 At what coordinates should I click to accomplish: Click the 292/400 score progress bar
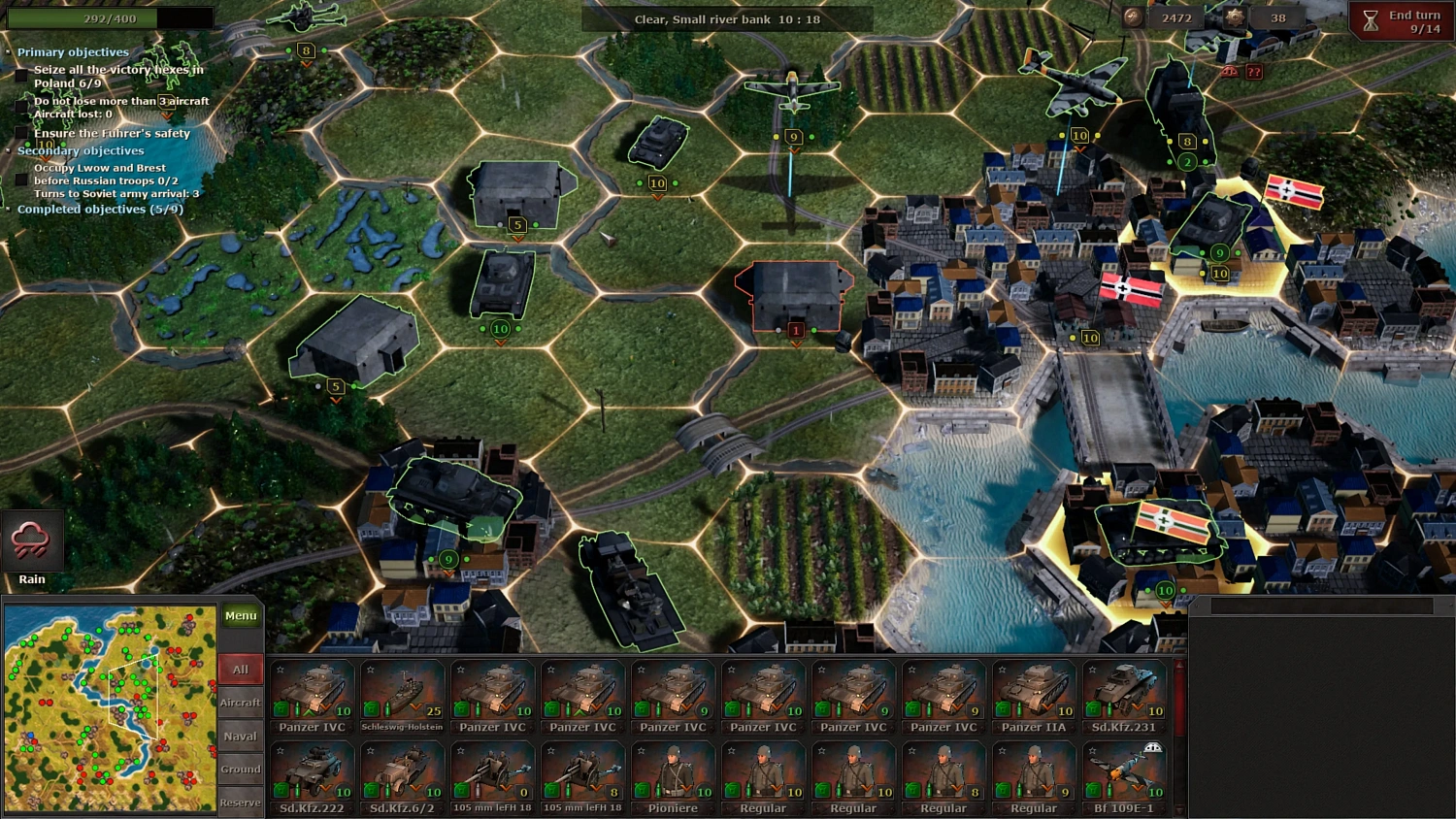pyautogui.click(x=109, y=16)
